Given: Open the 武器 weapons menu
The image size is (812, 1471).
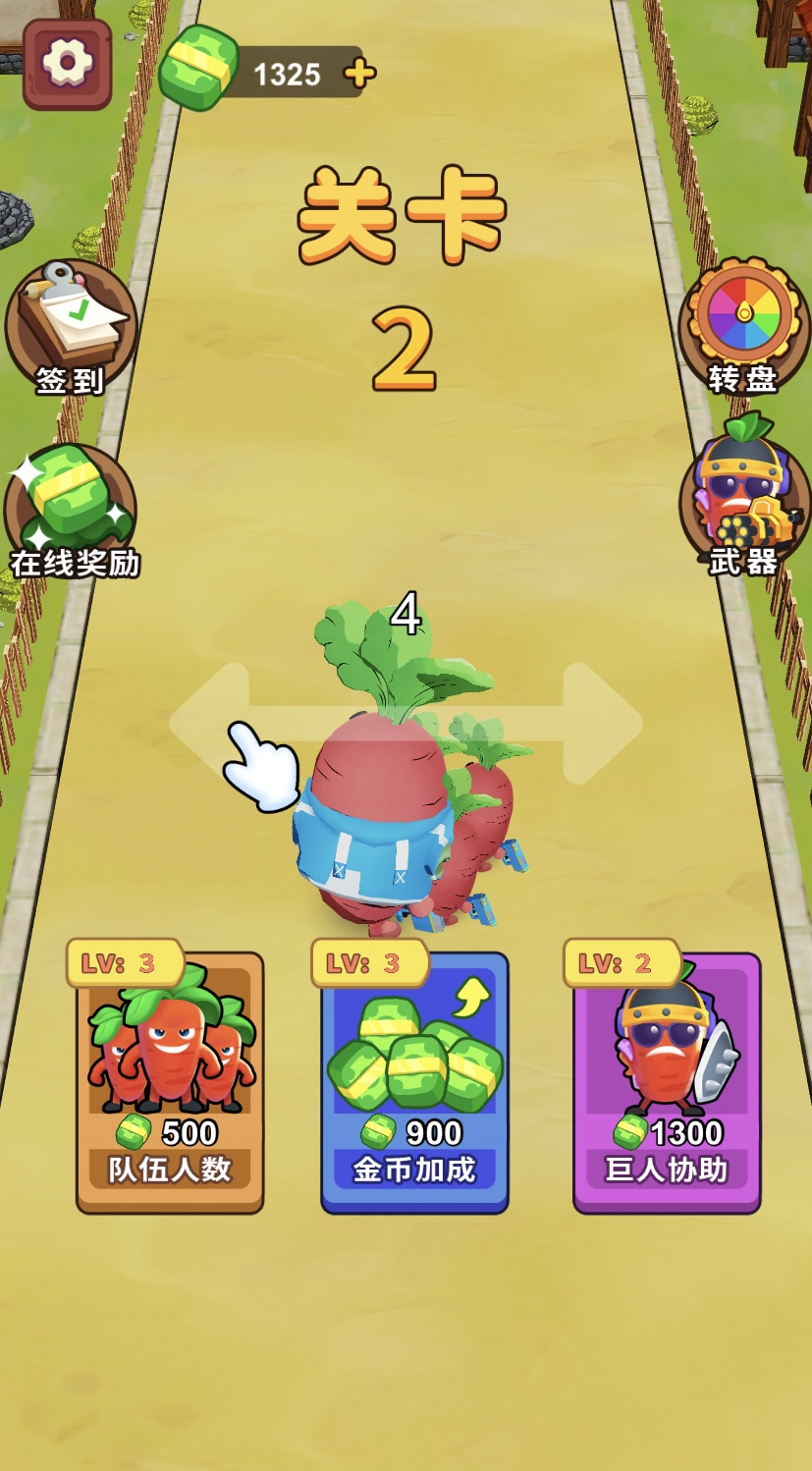Looking at the screenshot, I should (743, 503).
